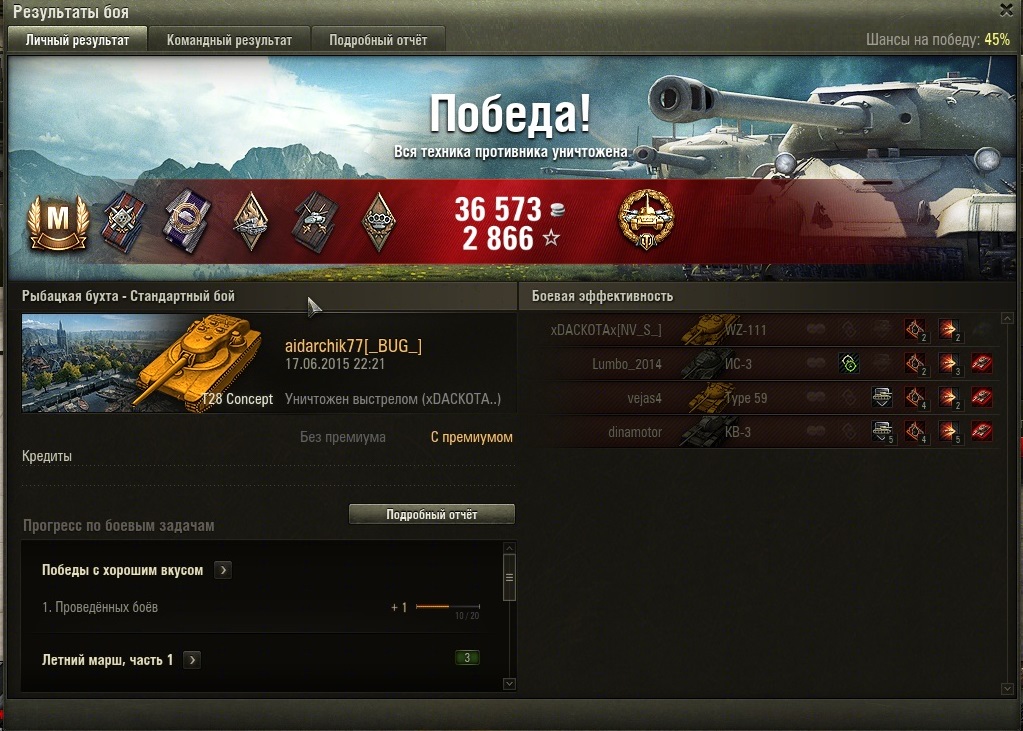Select the dinamotor КВ-3 efficiency row

click(x=760, y=432)
